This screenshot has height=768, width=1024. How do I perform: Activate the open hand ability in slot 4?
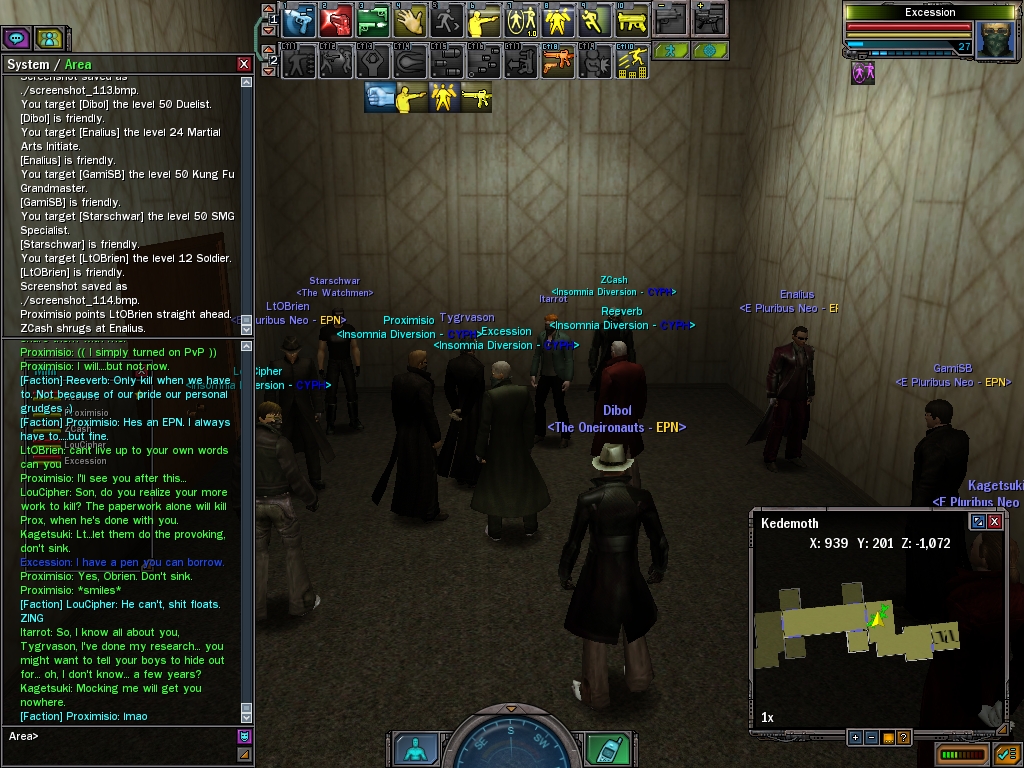click(410, 20)
